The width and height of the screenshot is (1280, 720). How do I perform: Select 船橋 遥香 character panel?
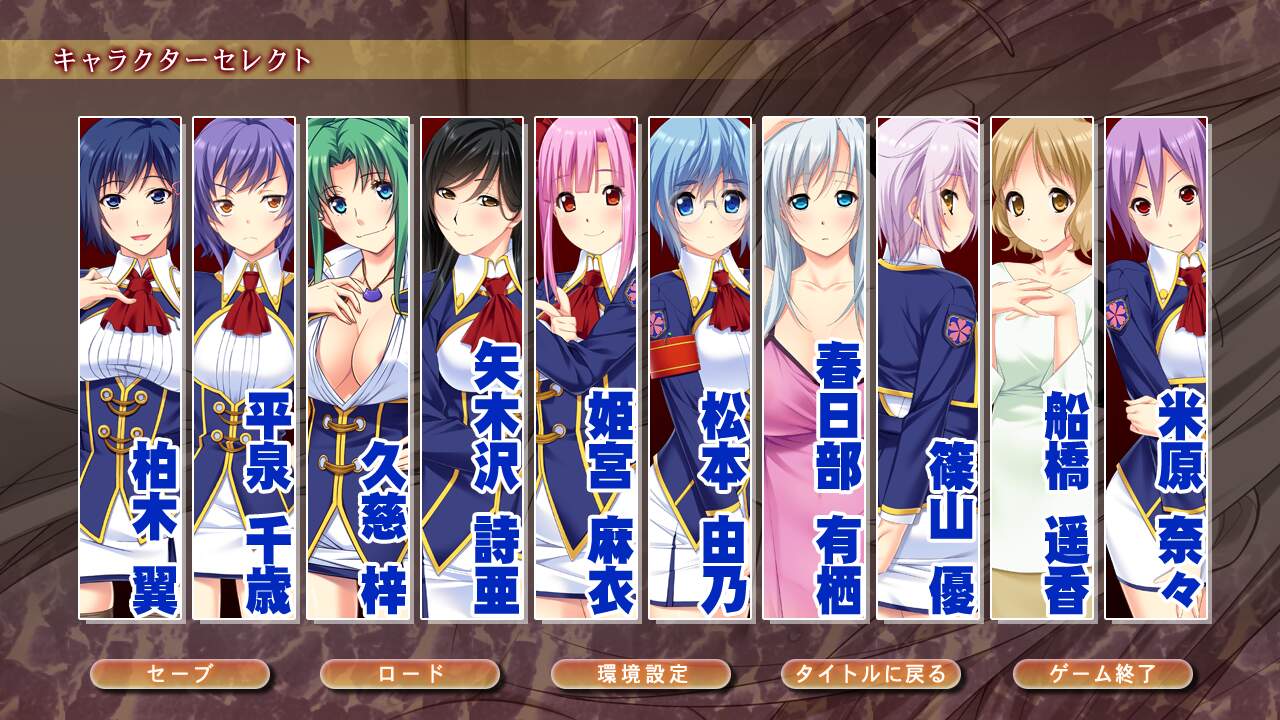click(x=1042, y=368)
